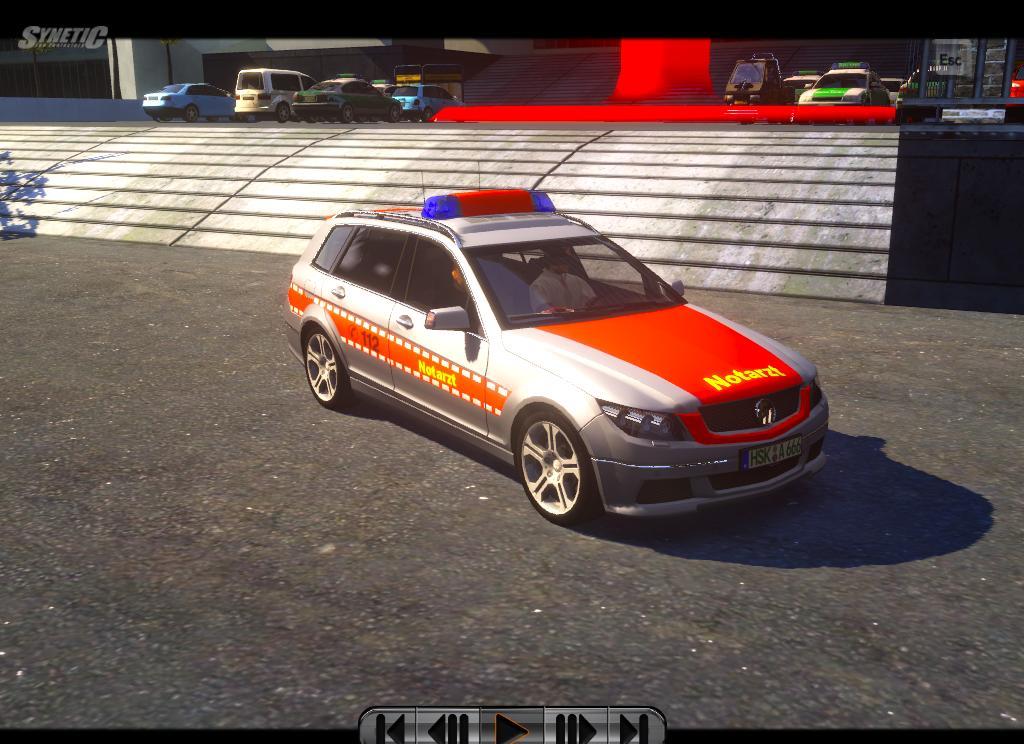Play the replay with the center play button
Viewport: 1024px width, 744px height.
pos(512,728)
